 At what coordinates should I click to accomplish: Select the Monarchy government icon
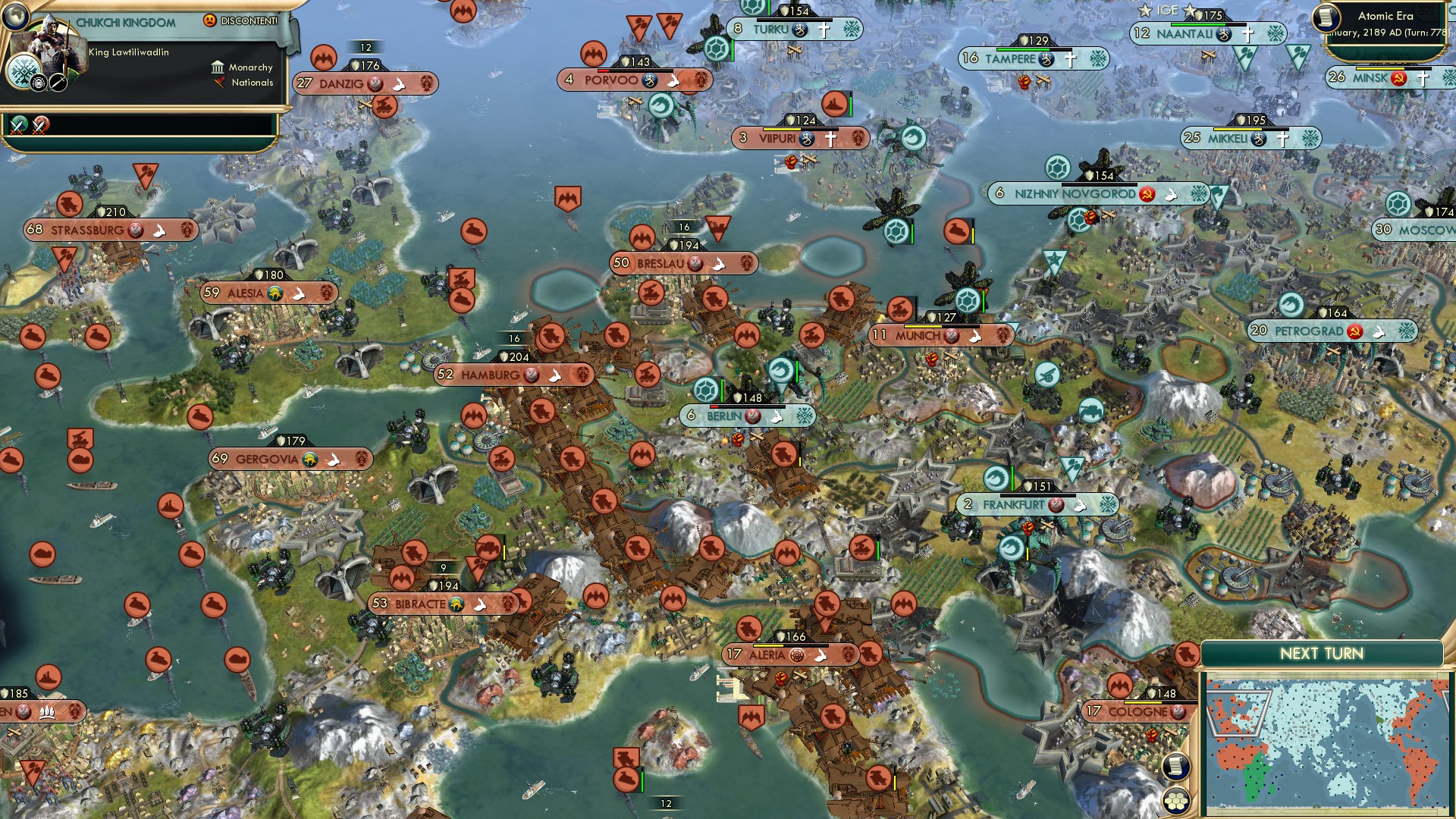tap(218, 67)
